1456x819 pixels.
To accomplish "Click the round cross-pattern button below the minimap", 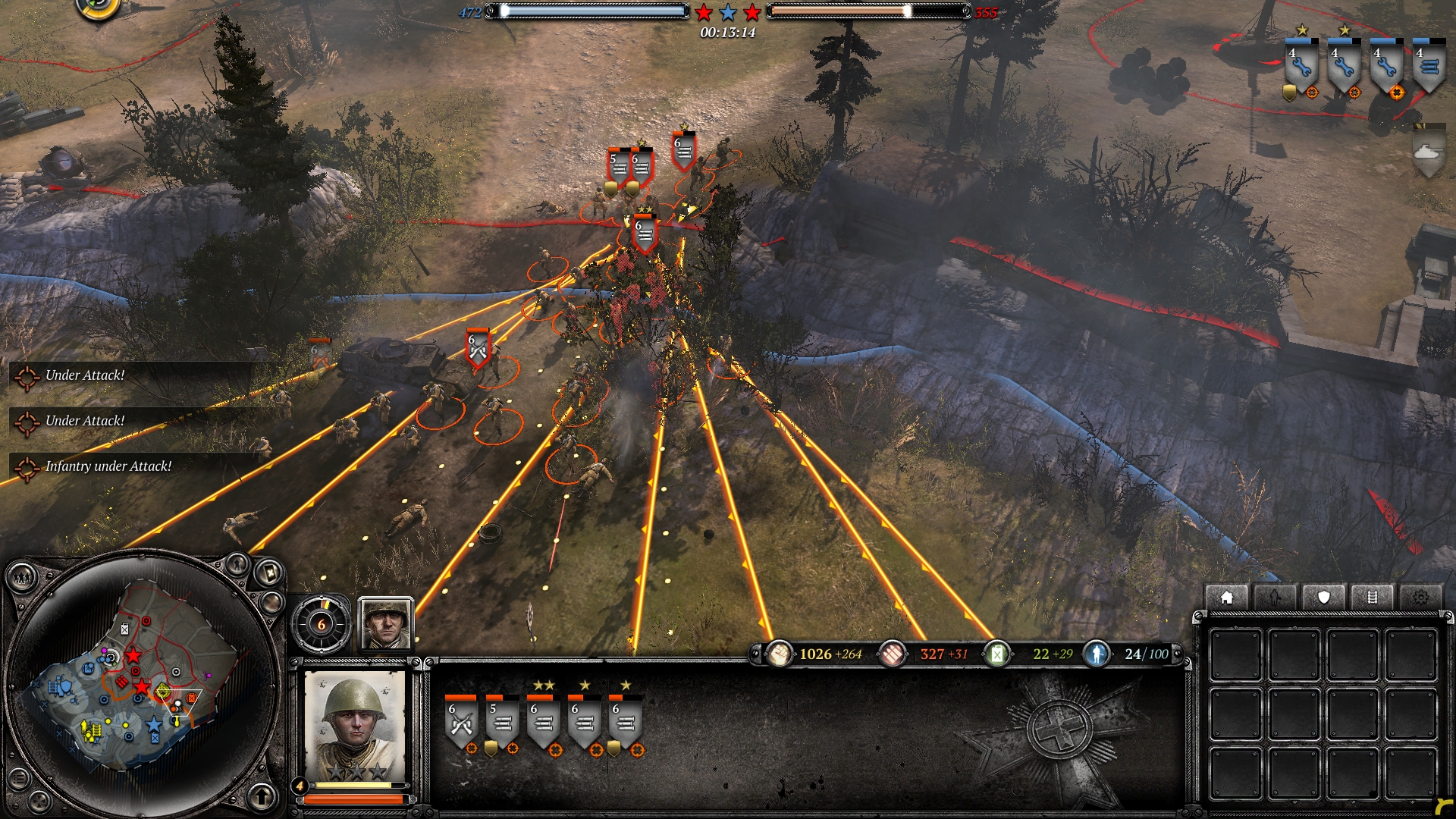I will pos(40,801).
